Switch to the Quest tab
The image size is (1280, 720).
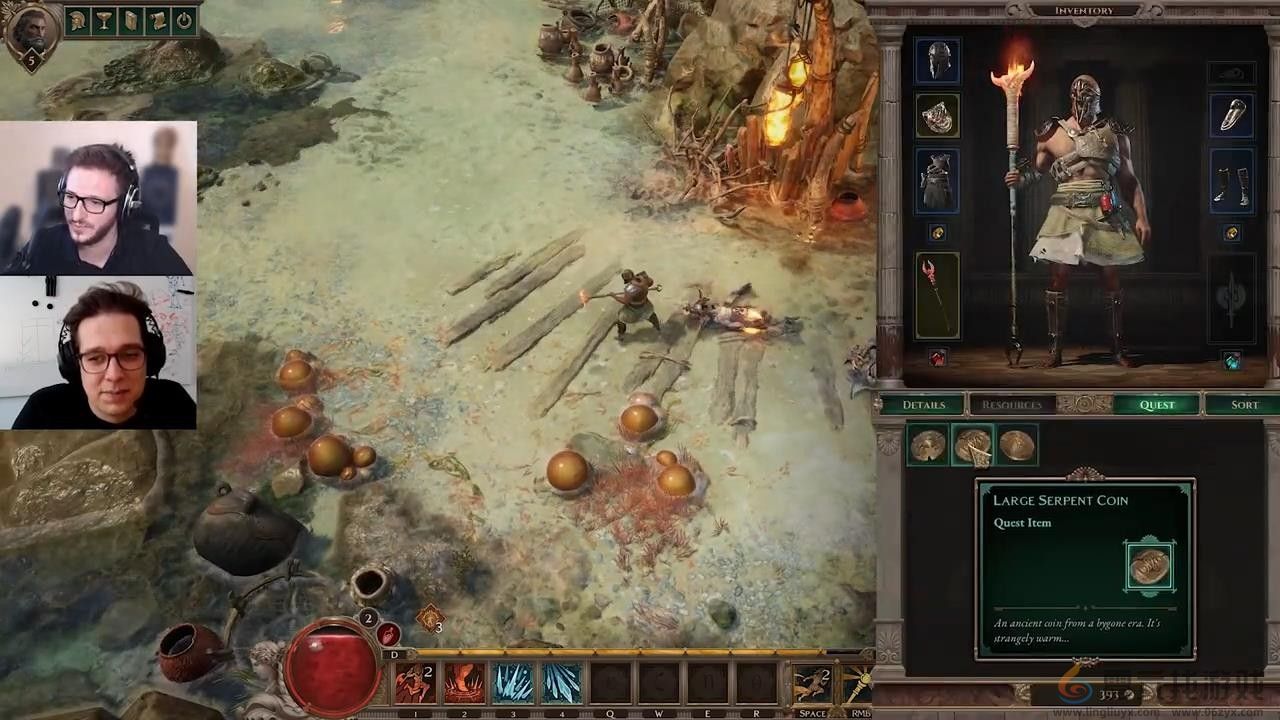pos(1157,405)
